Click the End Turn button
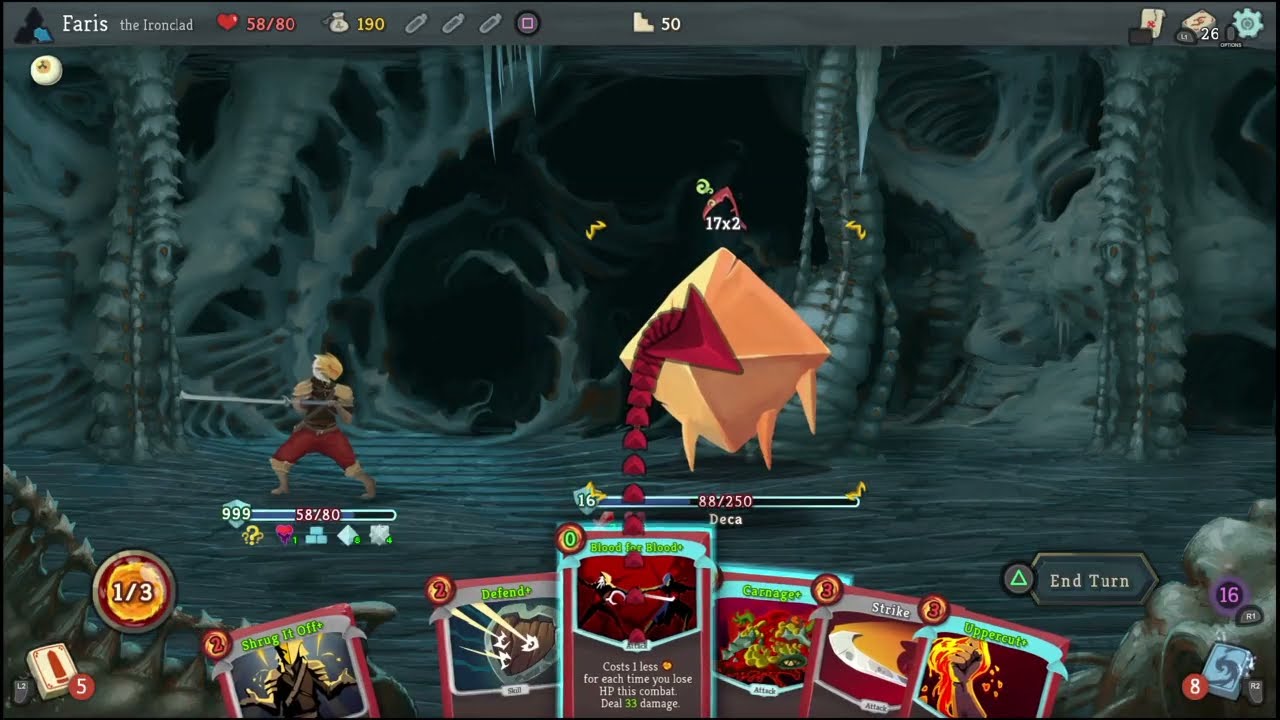 point(1088,581)
